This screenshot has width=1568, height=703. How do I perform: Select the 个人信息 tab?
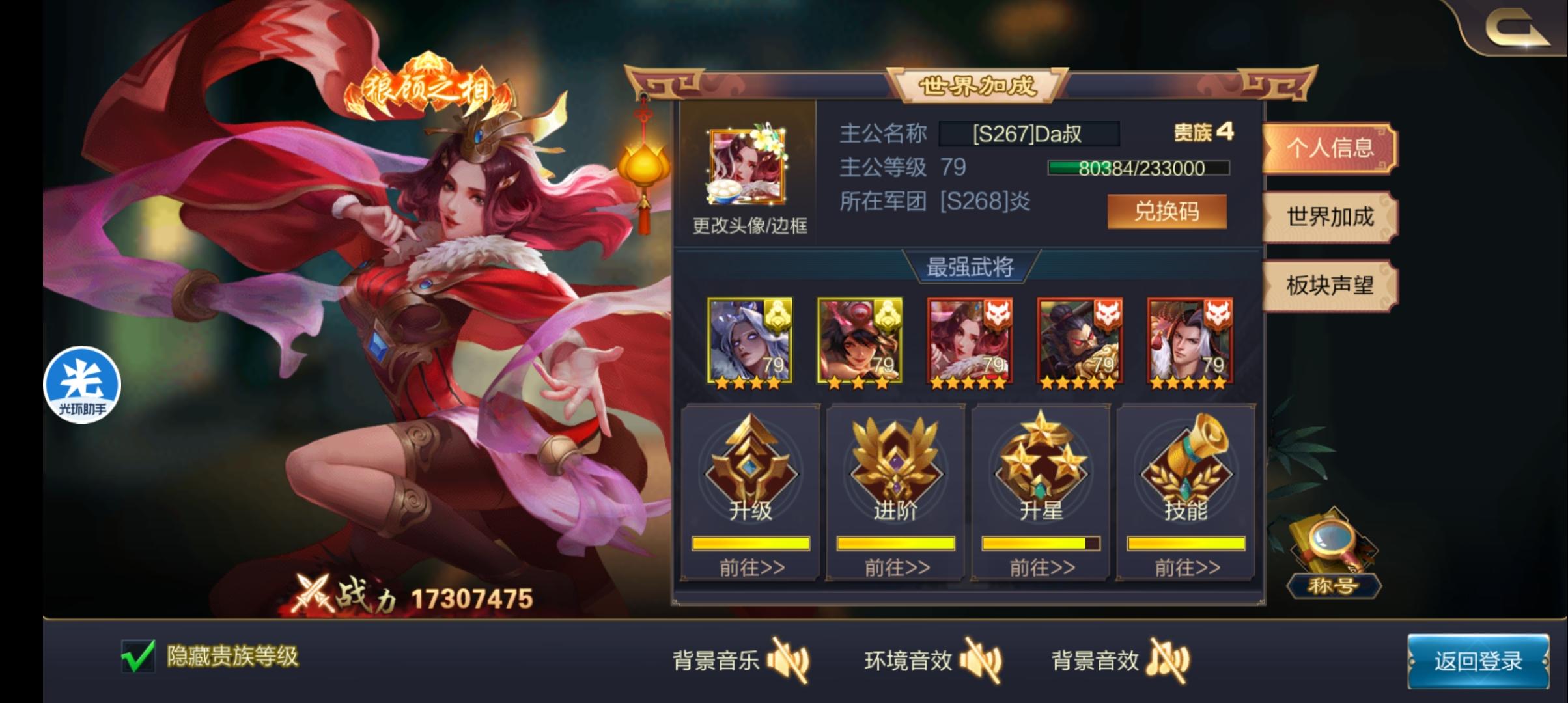point(1330,148)
